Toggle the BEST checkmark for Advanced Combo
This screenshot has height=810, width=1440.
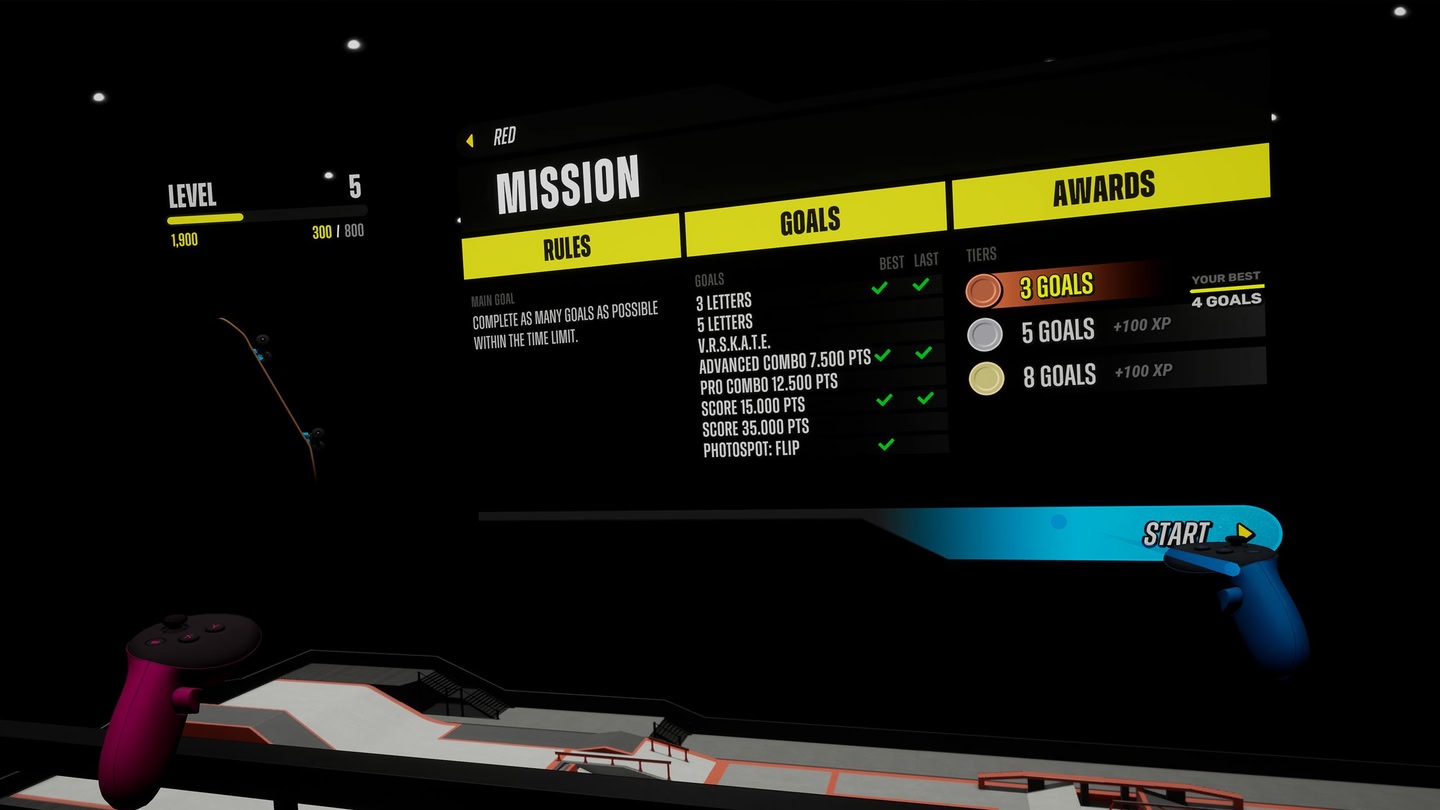tap(881, 354)
